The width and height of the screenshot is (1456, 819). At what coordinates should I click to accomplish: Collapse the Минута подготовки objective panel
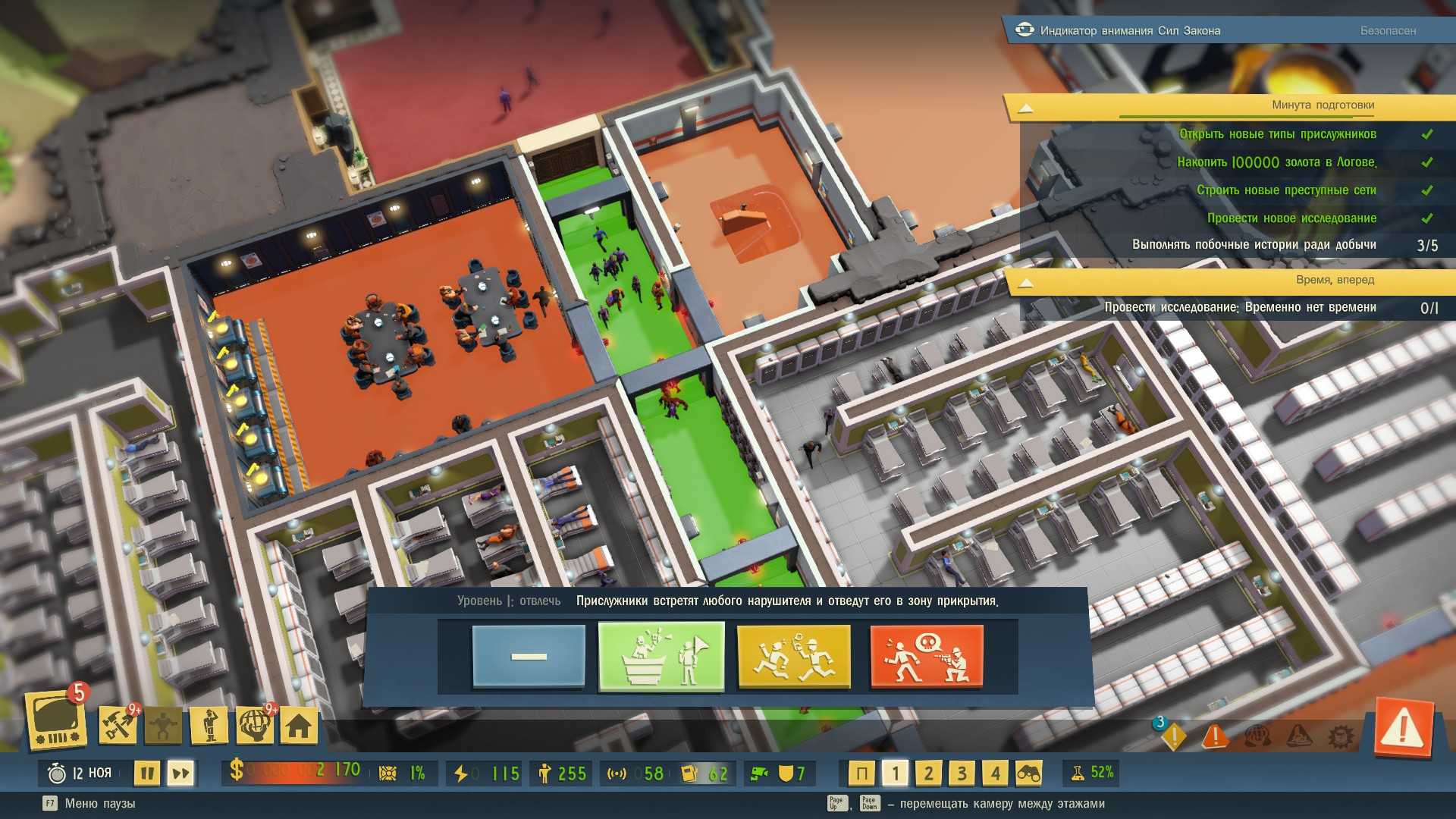click(1025, 108)
